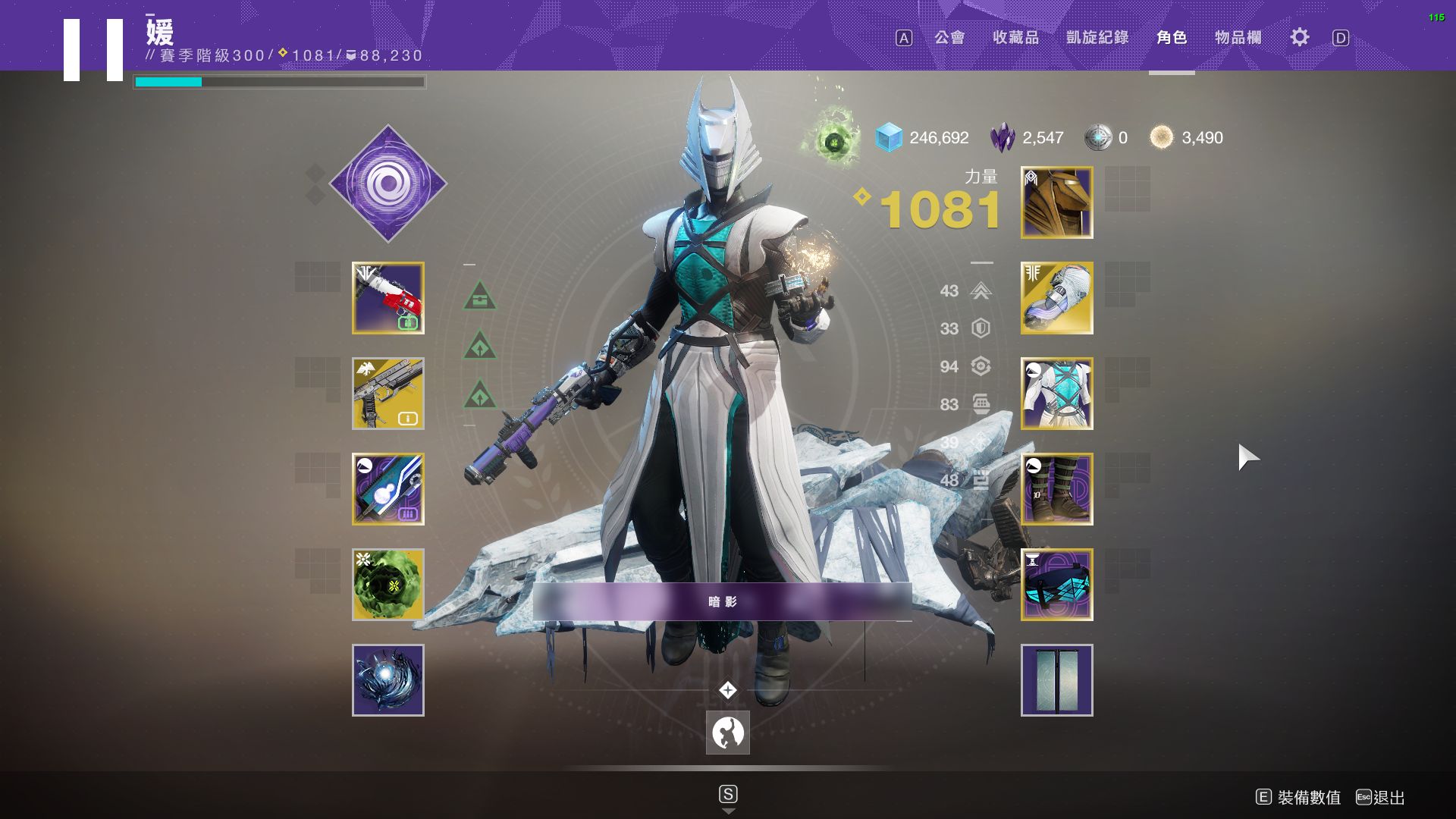Open settings with the gear icon
The height and width of the screenshot is (819, 1456).
tap(1300, 37)
